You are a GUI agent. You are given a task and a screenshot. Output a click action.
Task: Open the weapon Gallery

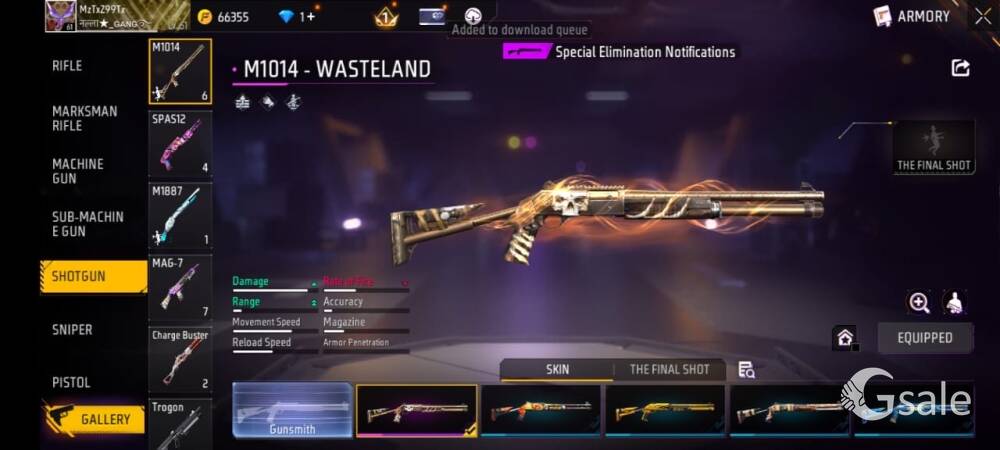93,419
